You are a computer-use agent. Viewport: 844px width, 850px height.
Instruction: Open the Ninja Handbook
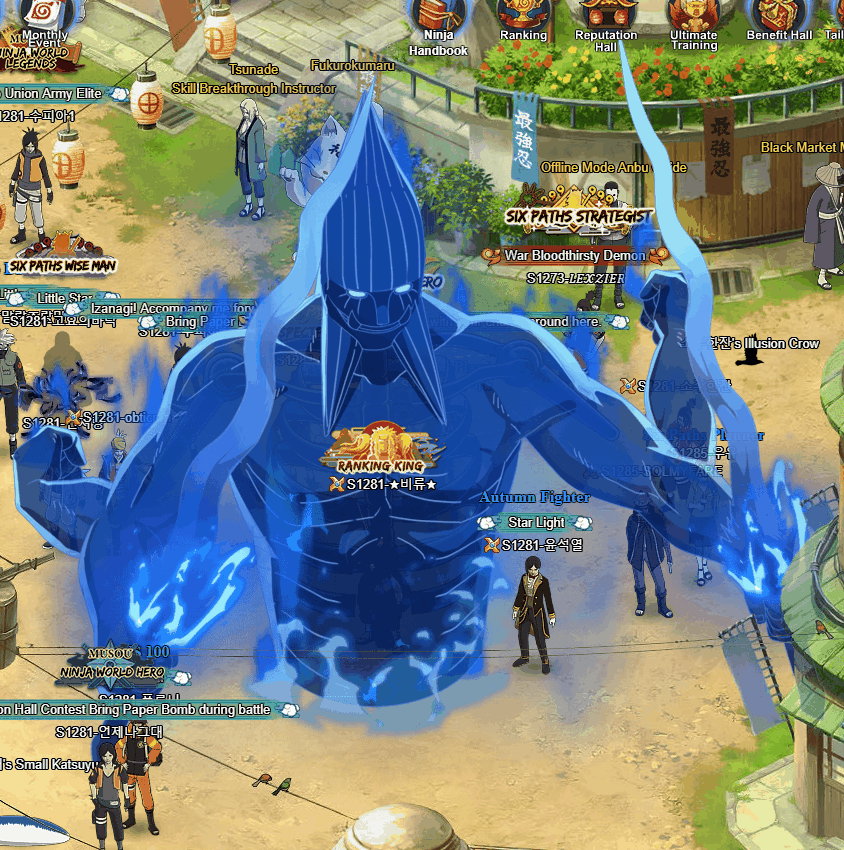pyautogui.click(x=438, y=20)
